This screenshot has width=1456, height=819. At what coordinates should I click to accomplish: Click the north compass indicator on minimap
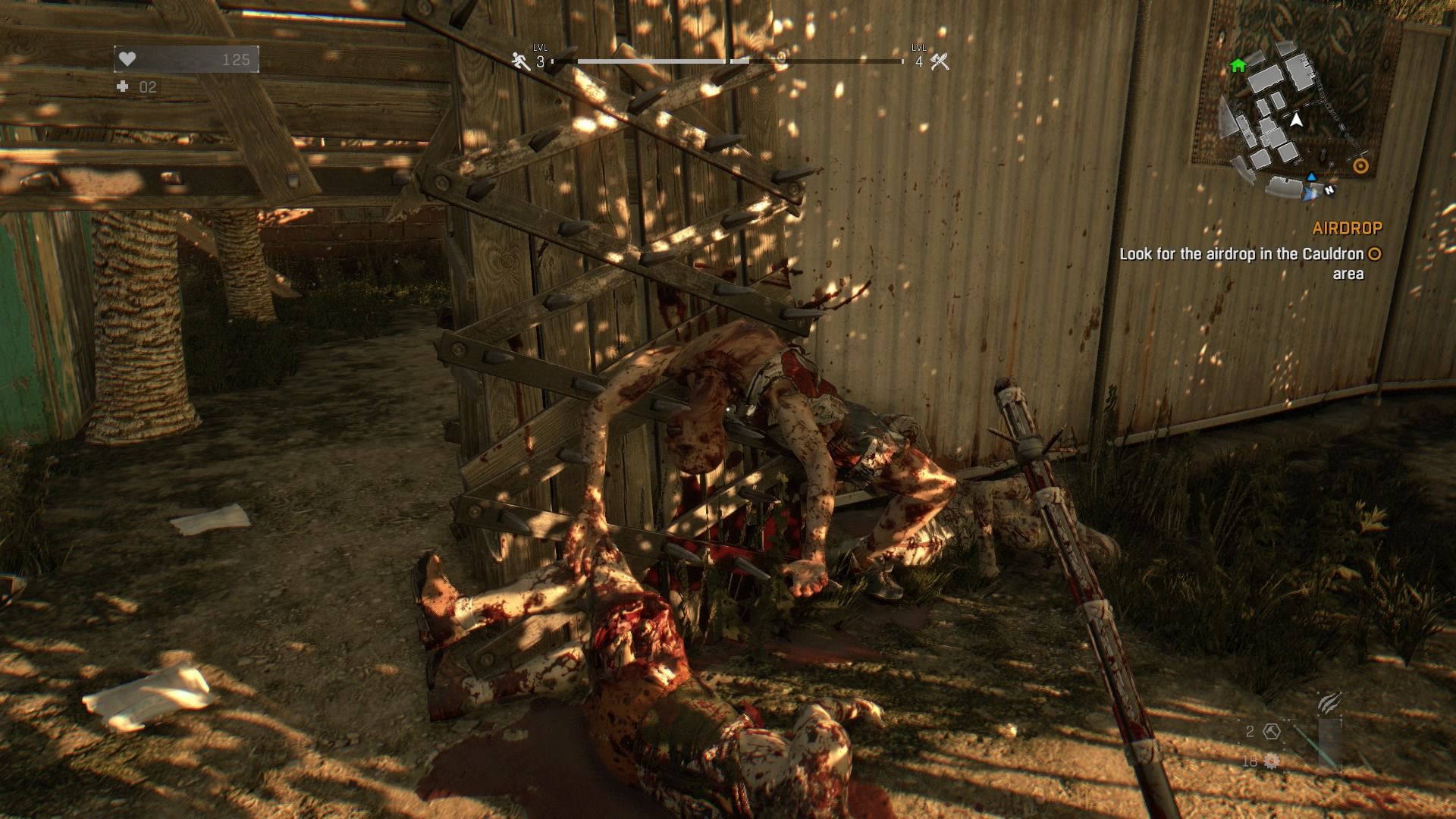[x=1329, y=191]
